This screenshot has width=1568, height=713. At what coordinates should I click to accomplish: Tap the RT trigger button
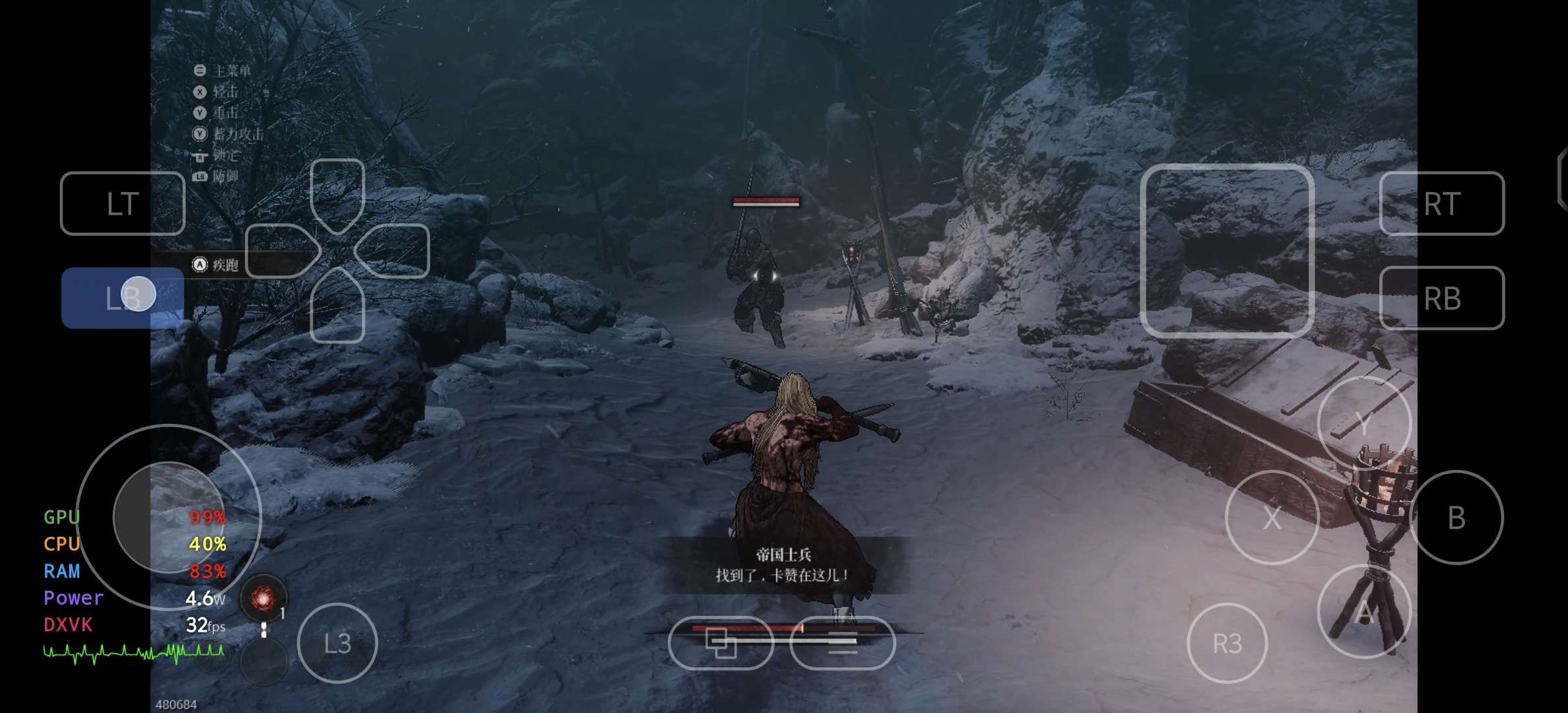tap(1441, 203)
